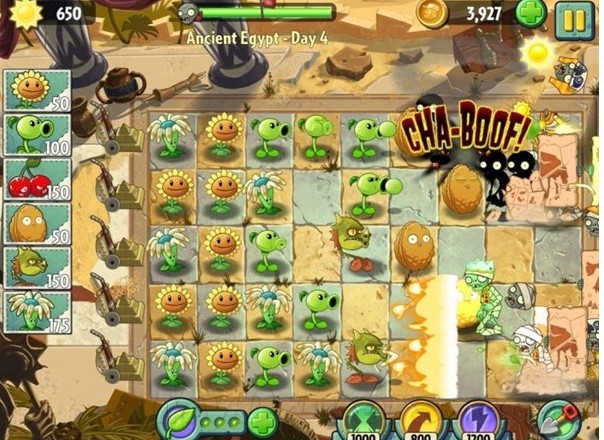Add more coins with the green plus
The height and width of the screenshot is (440, 604).
tap(531, 14)
